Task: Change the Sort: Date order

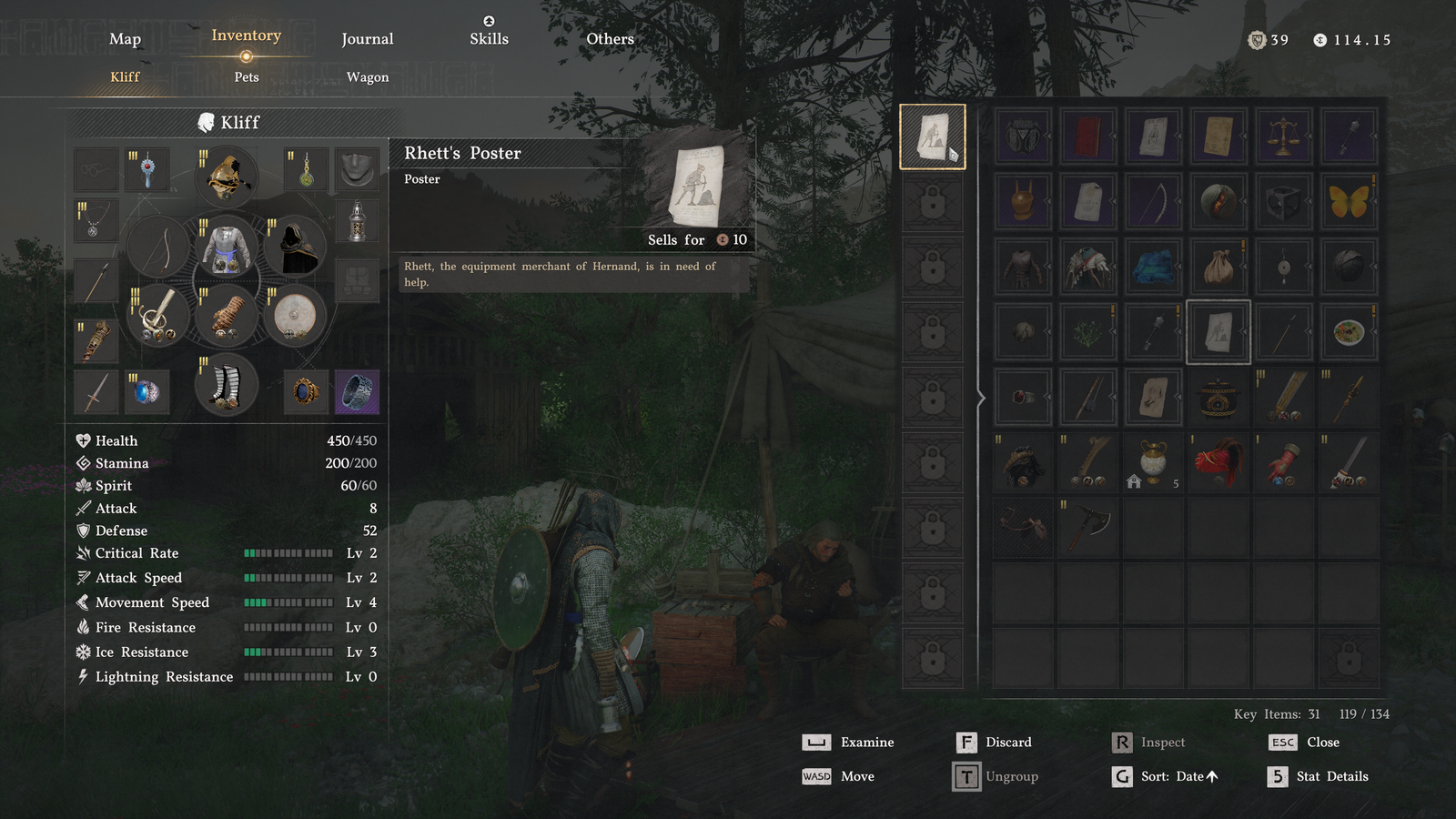Action: point(1166,776)
